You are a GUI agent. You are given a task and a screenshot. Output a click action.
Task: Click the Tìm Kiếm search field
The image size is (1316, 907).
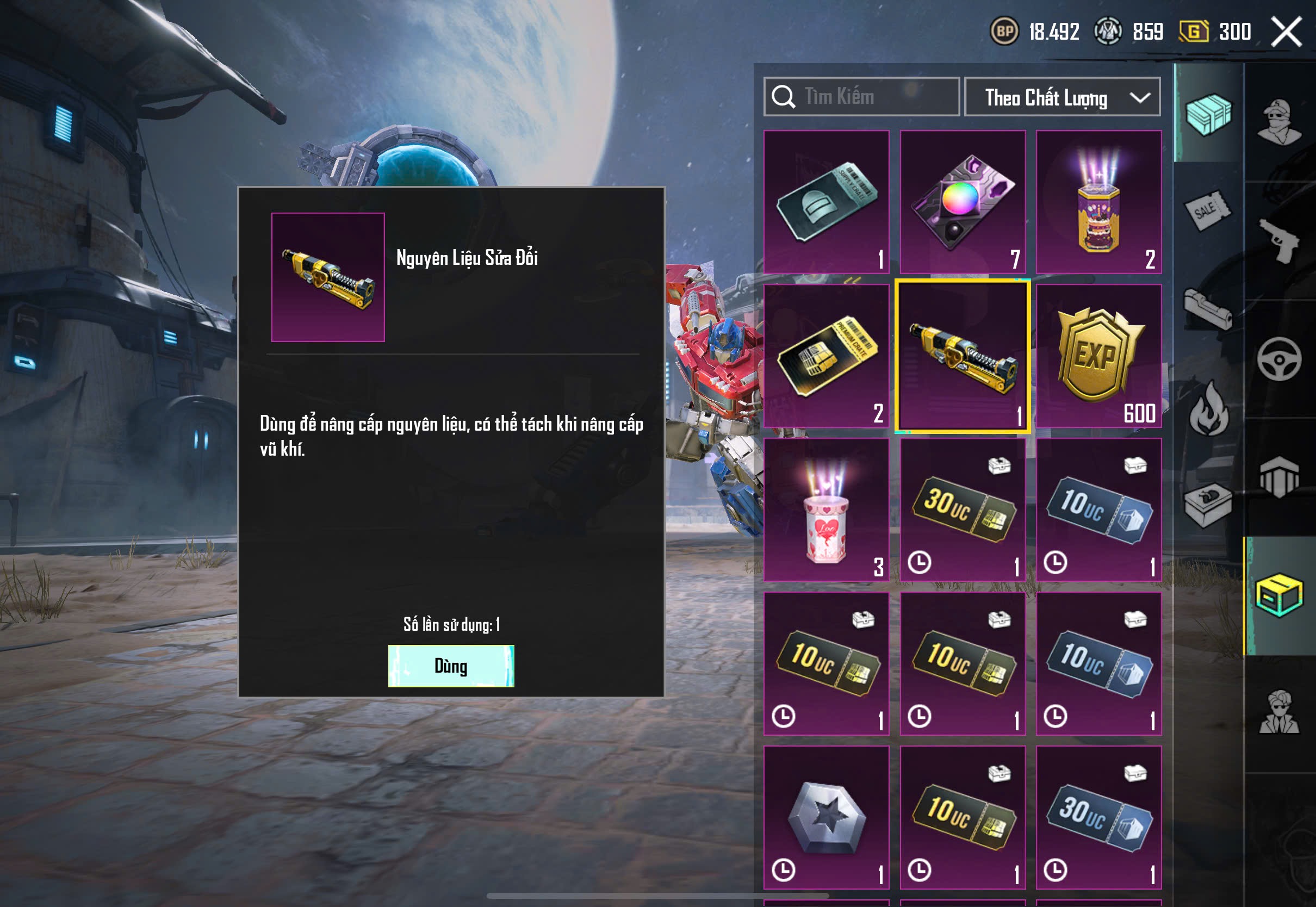click(861, 97)
